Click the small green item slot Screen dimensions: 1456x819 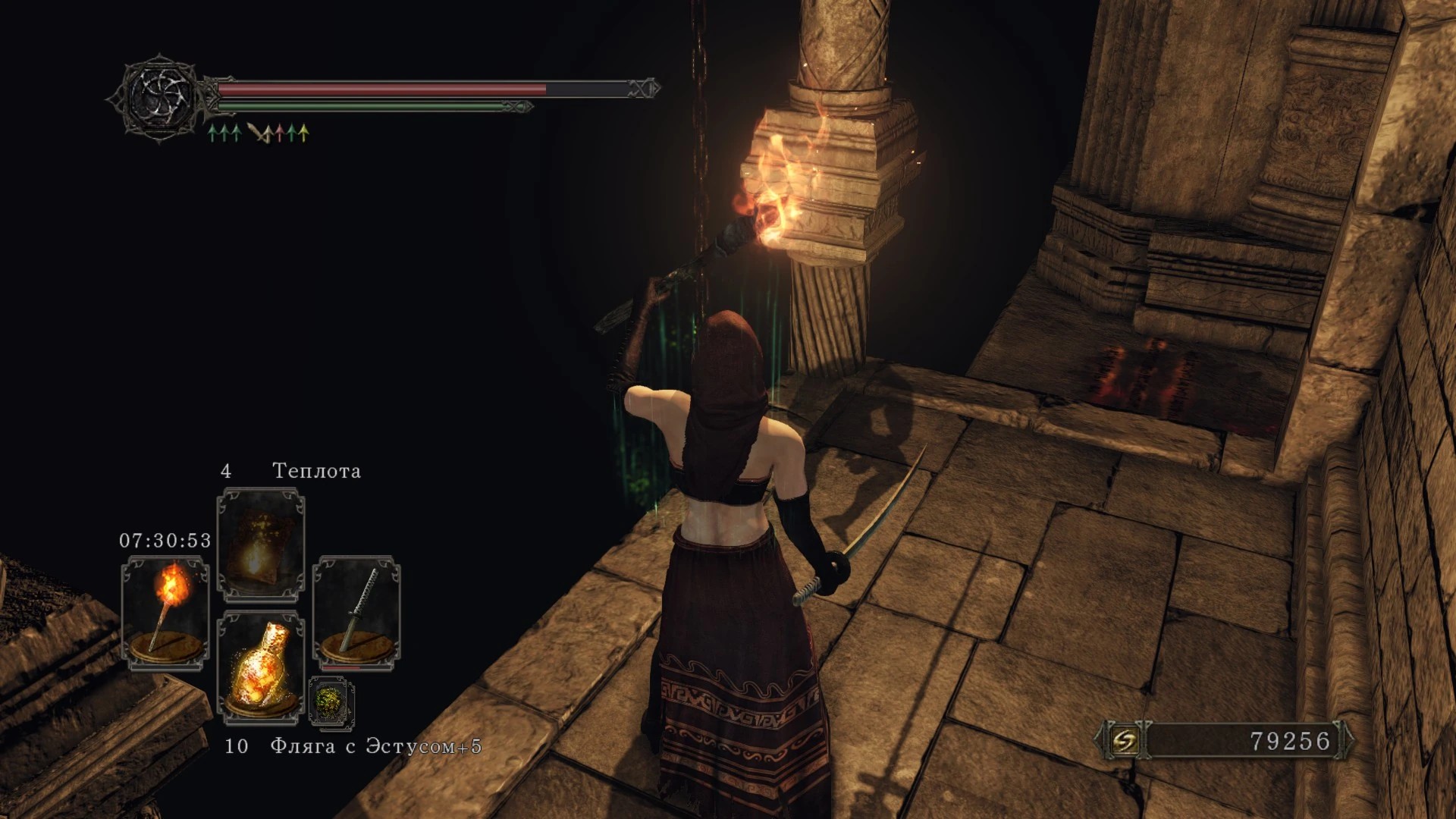tap(331, 701)
